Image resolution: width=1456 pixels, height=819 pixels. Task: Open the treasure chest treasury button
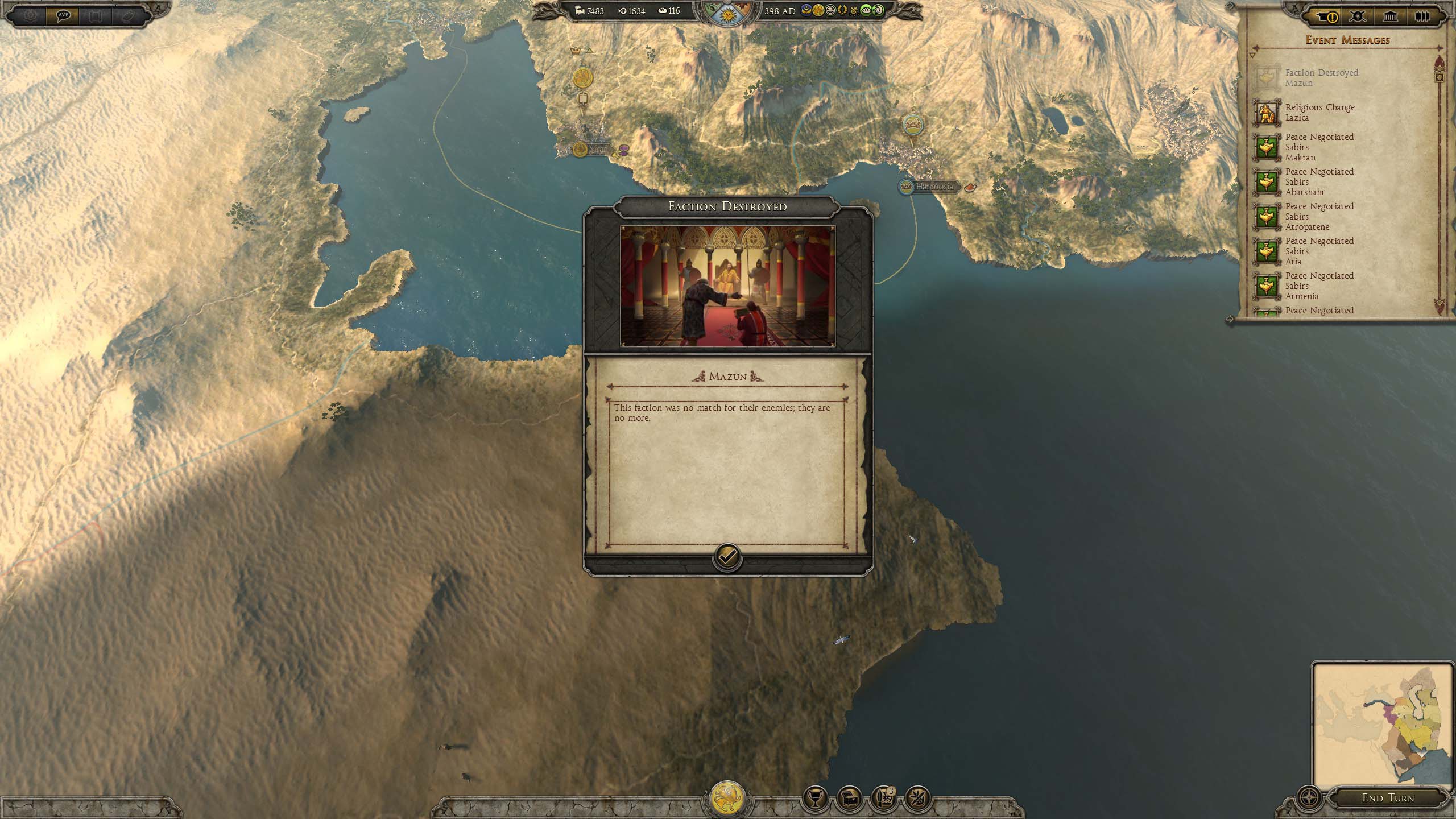(849, 800)
